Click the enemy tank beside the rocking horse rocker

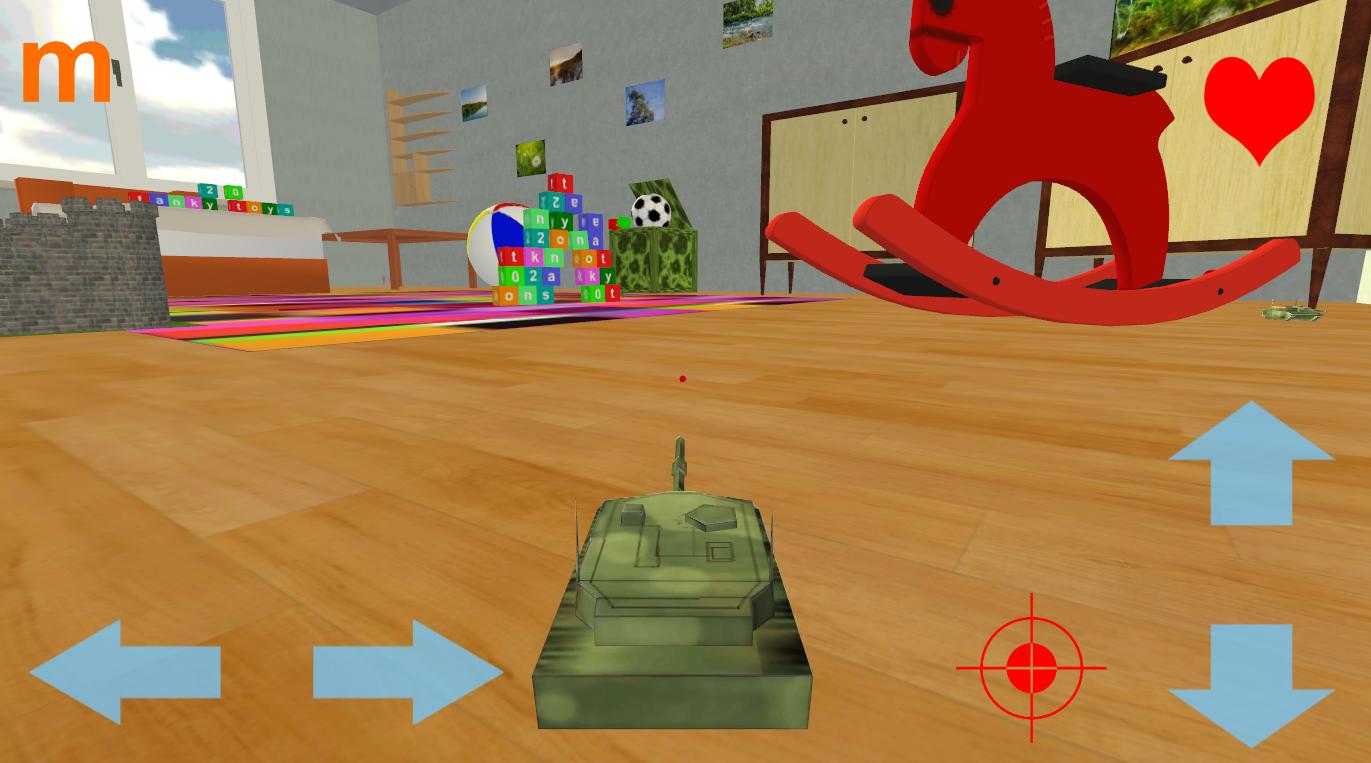click(x=1293, y=315)
